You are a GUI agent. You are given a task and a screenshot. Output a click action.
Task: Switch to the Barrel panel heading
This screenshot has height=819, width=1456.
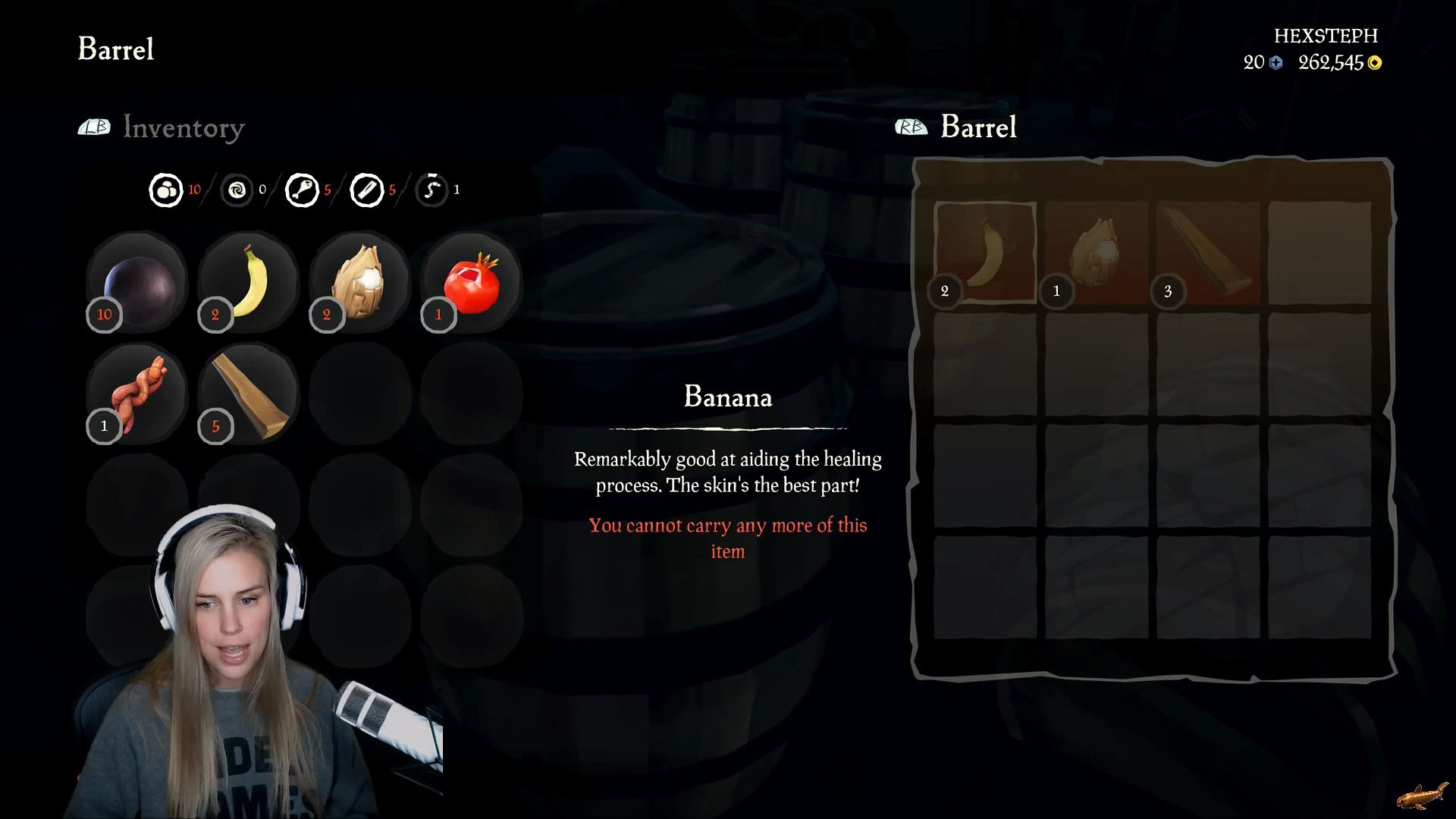[x=977, y=127]
